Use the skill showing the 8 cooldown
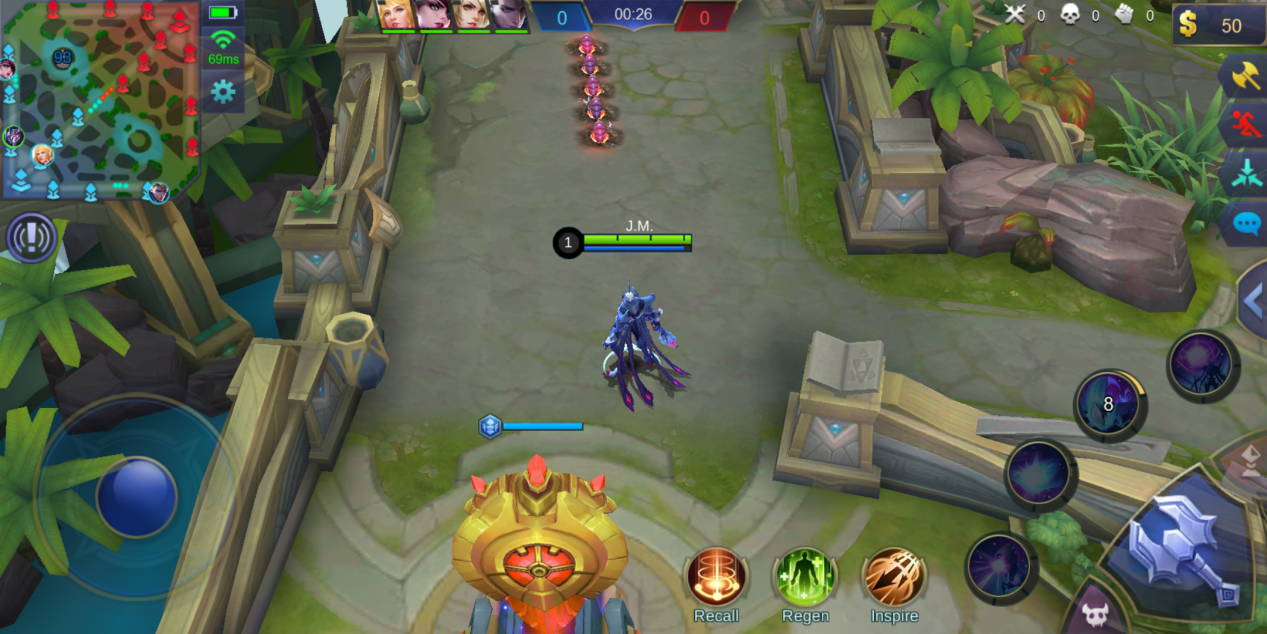This screenshot has height=634, width=1267. point(1109,404)
